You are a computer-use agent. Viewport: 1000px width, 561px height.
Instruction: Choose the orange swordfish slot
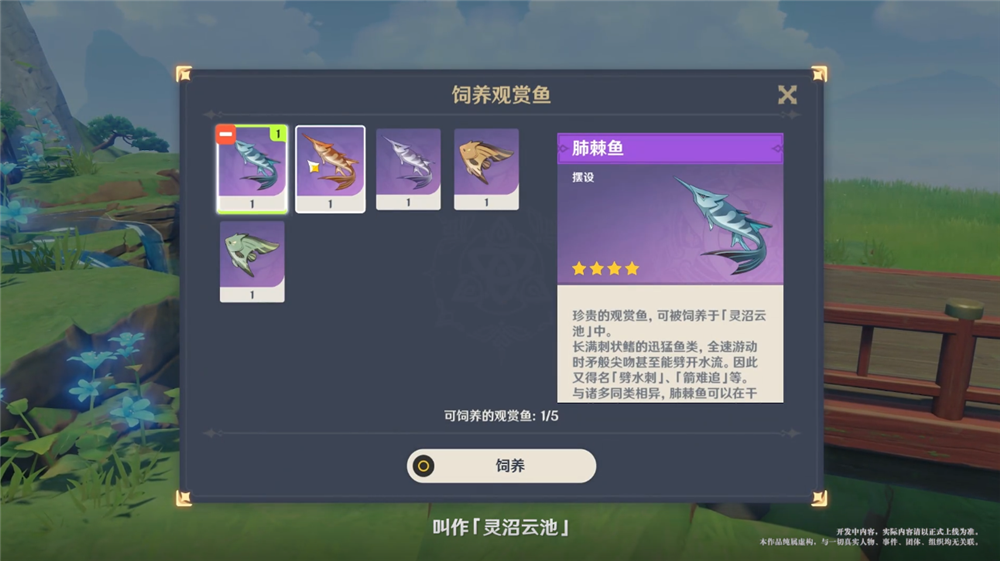click(x=330, y=168)
